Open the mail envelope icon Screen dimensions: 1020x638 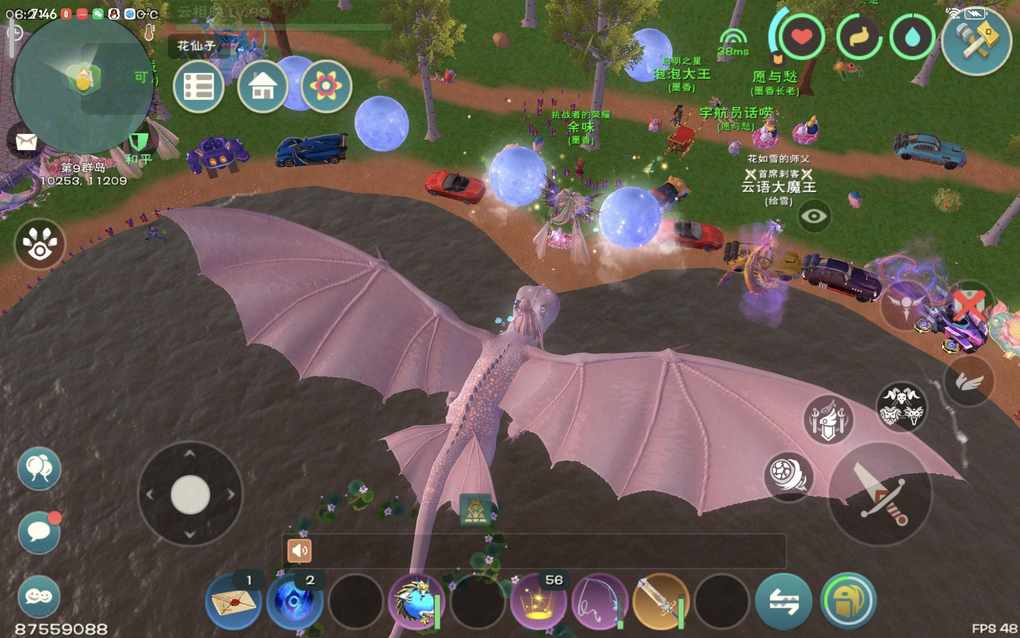click(x=22, y=141)
